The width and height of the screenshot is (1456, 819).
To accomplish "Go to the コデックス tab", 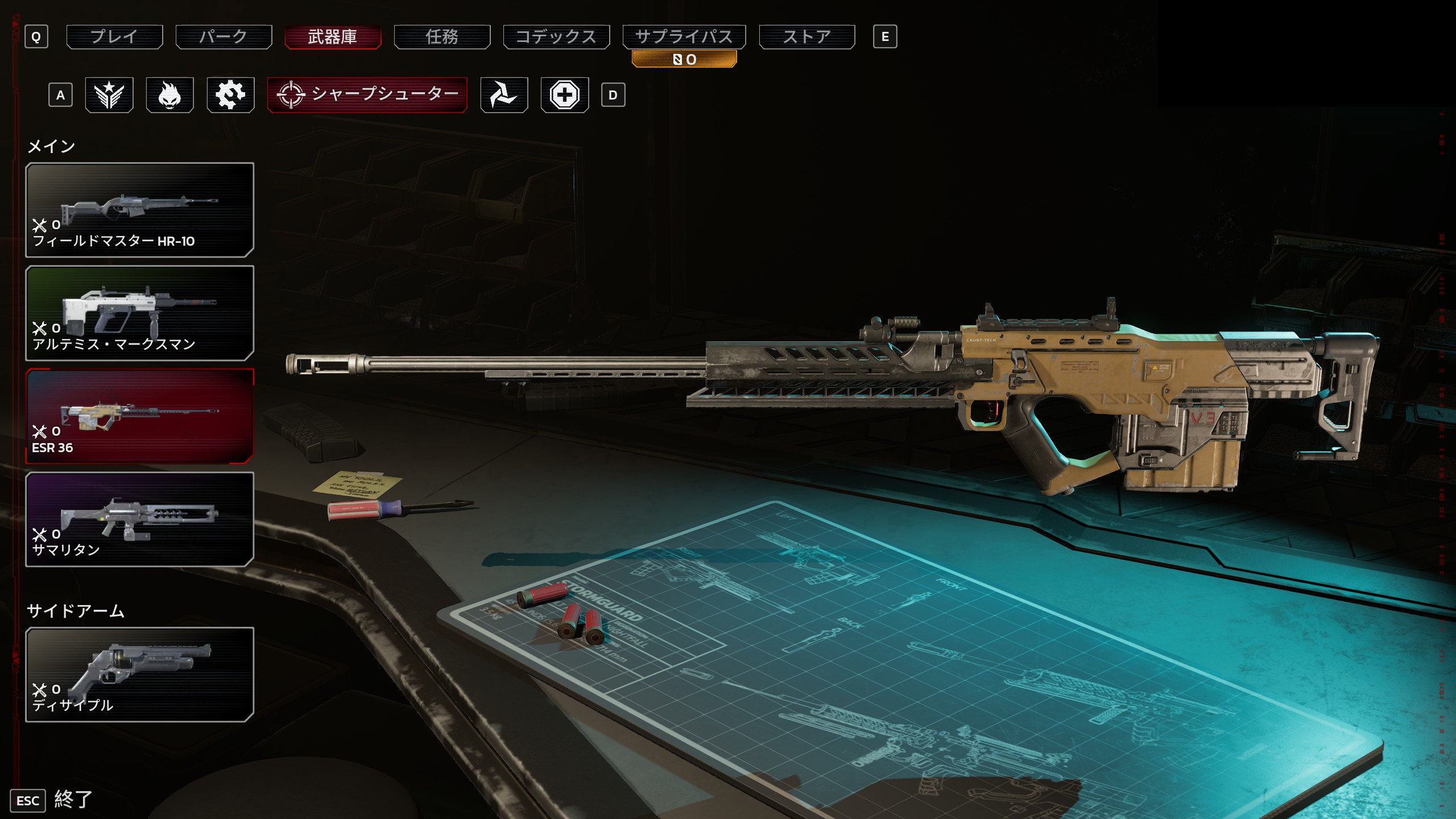I will (x=556, y=37).
